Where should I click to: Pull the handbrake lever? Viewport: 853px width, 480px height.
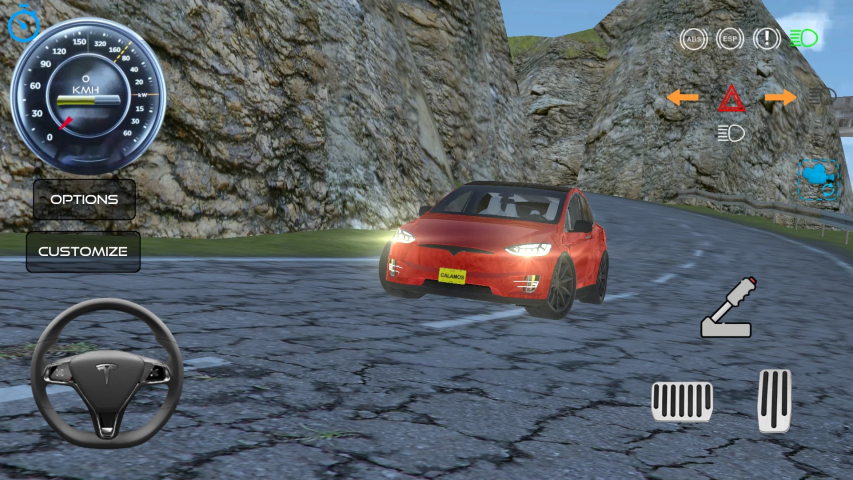(x=727, y=308)
